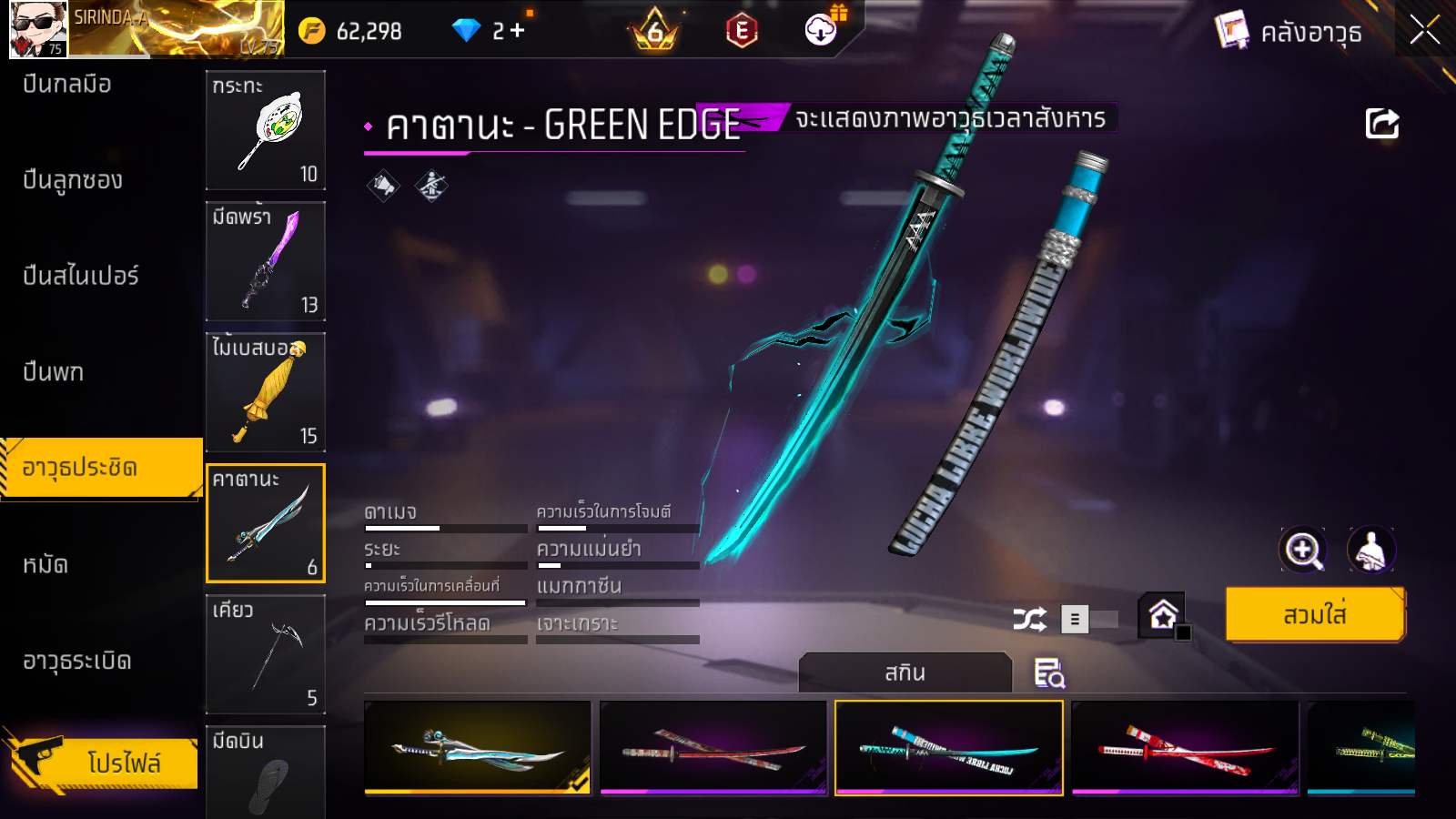The width and height of the screenshot is (1456, 819).
Task: Select the red katana skin thumbnail
Action: pyautogui.click(x=1185, y=748)
